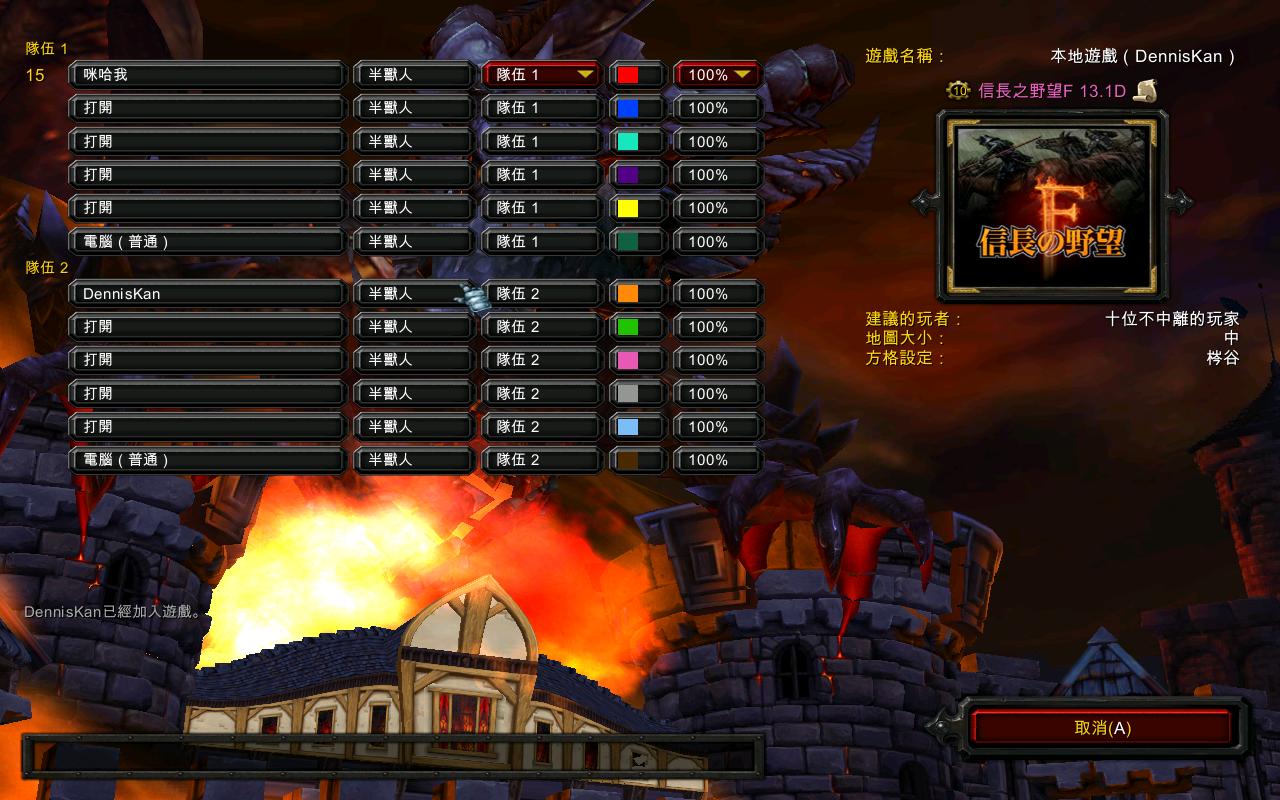Open the 電腦(普通) slot under 隊伍 2
1280x800 pixels.
point(207,460)
